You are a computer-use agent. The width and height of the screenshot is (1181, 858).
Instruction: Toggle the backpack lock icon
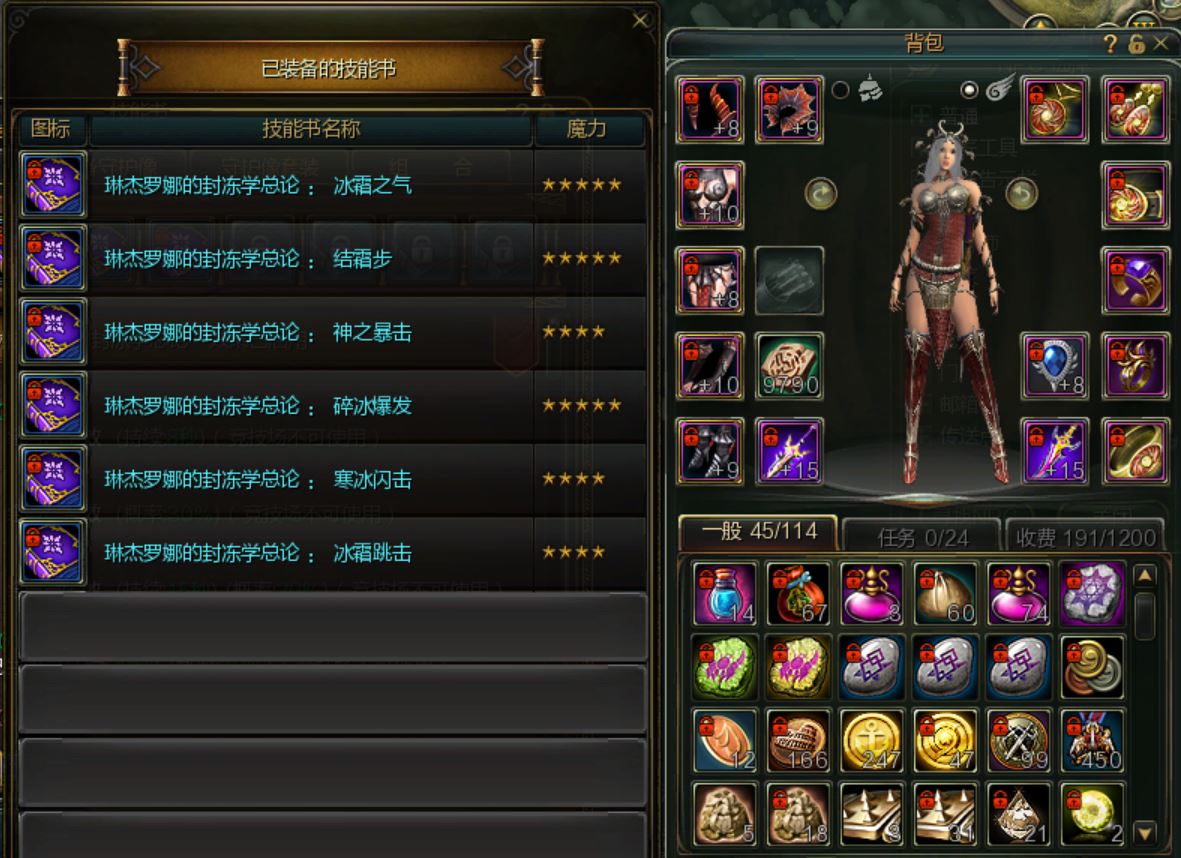click(x=1136, y=44)
